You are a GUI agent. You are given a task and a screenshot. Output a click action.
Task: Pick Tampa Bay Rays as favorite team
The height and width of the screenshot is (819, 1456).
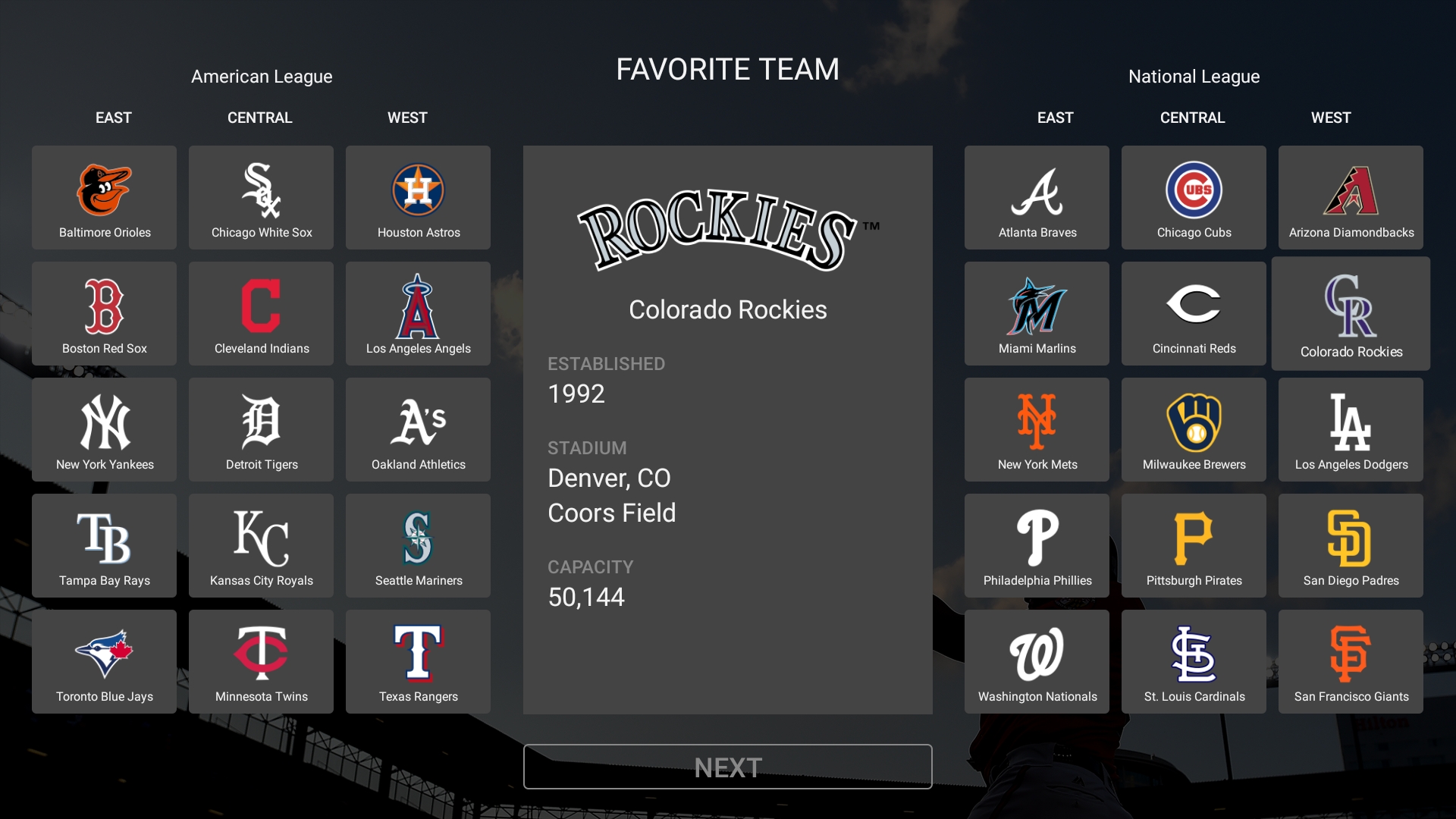point(104,540)
